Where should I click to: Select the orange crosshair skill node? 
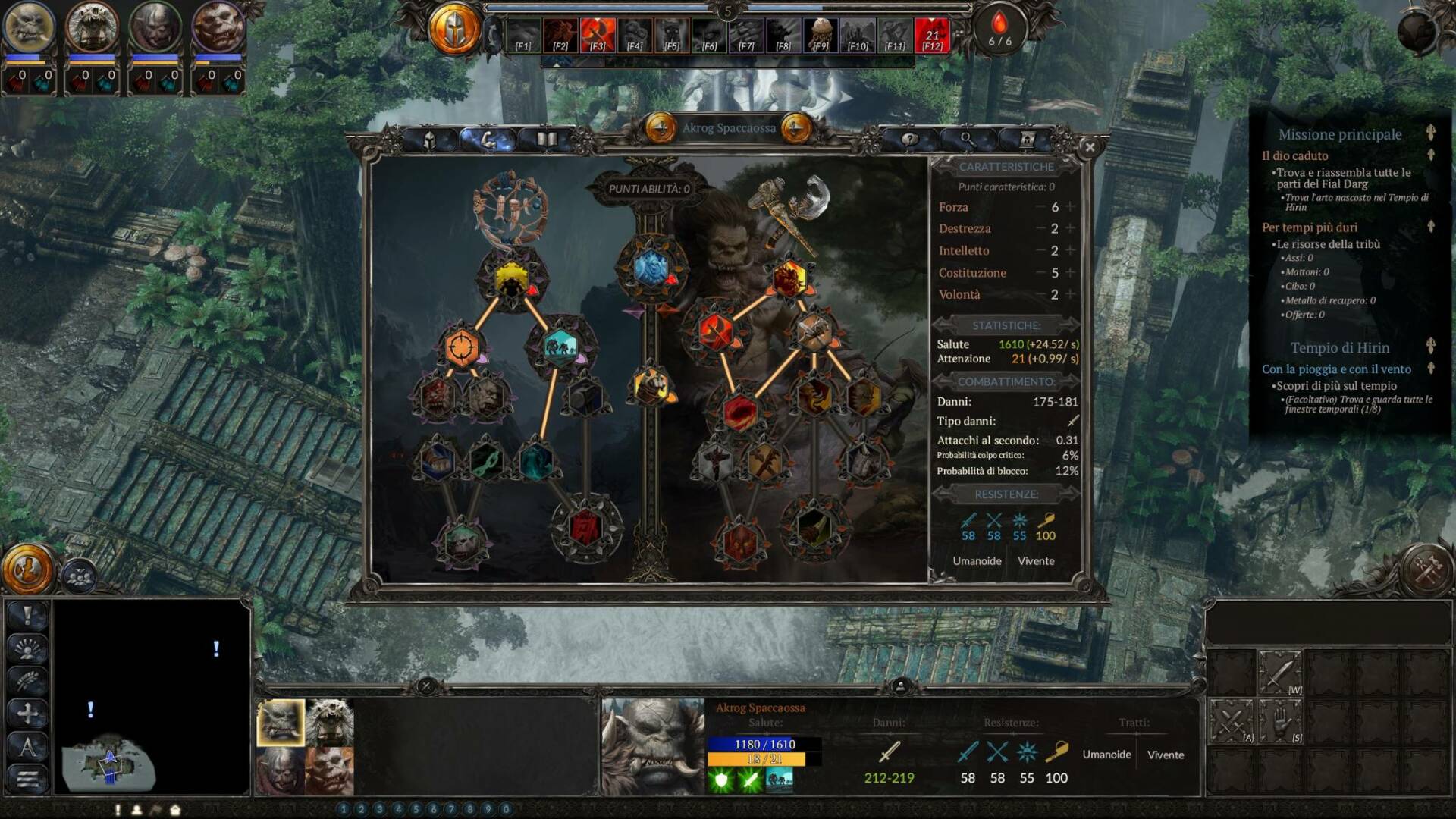461,347
